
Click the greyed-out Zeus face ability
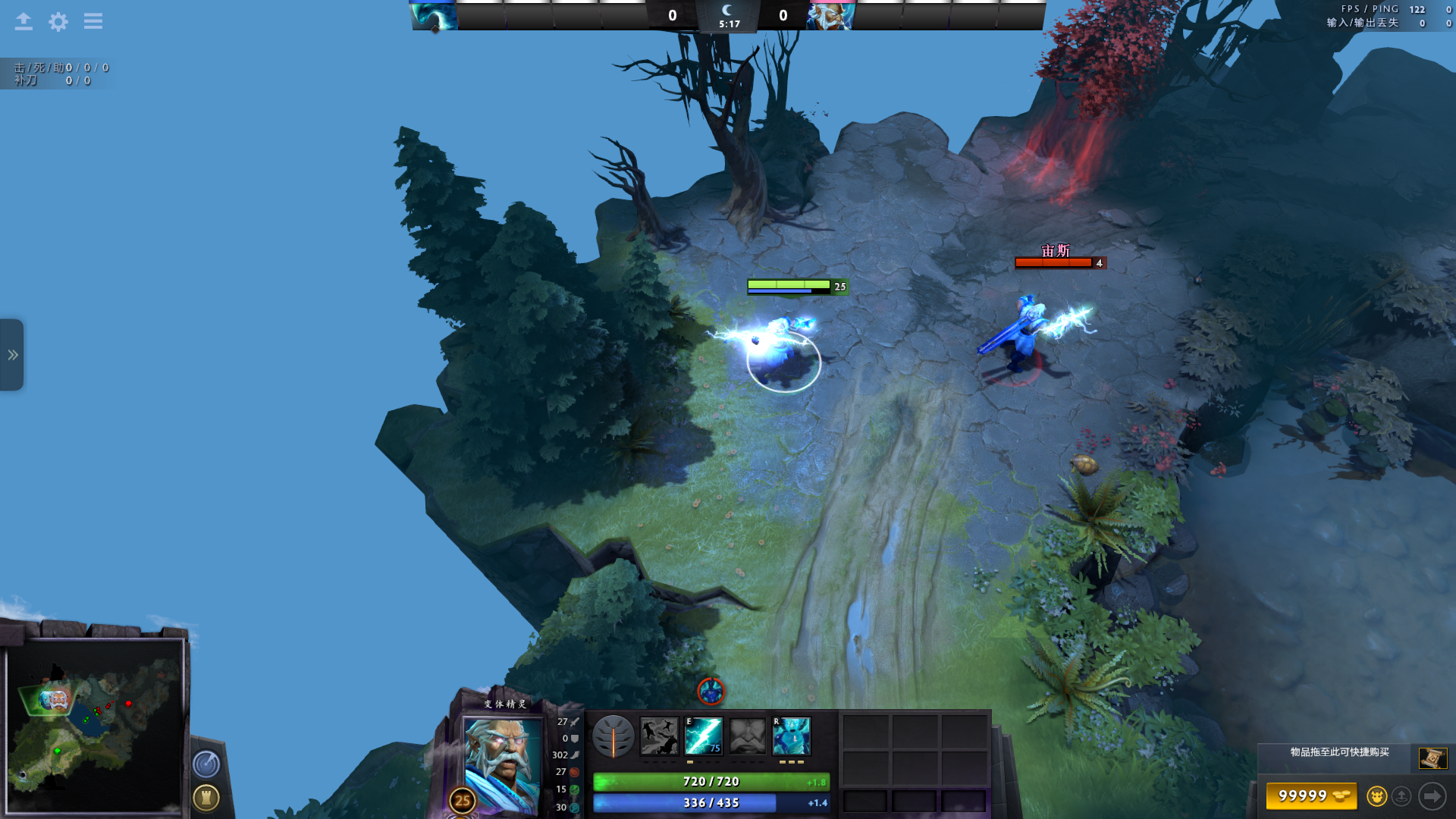pos(748,736)
